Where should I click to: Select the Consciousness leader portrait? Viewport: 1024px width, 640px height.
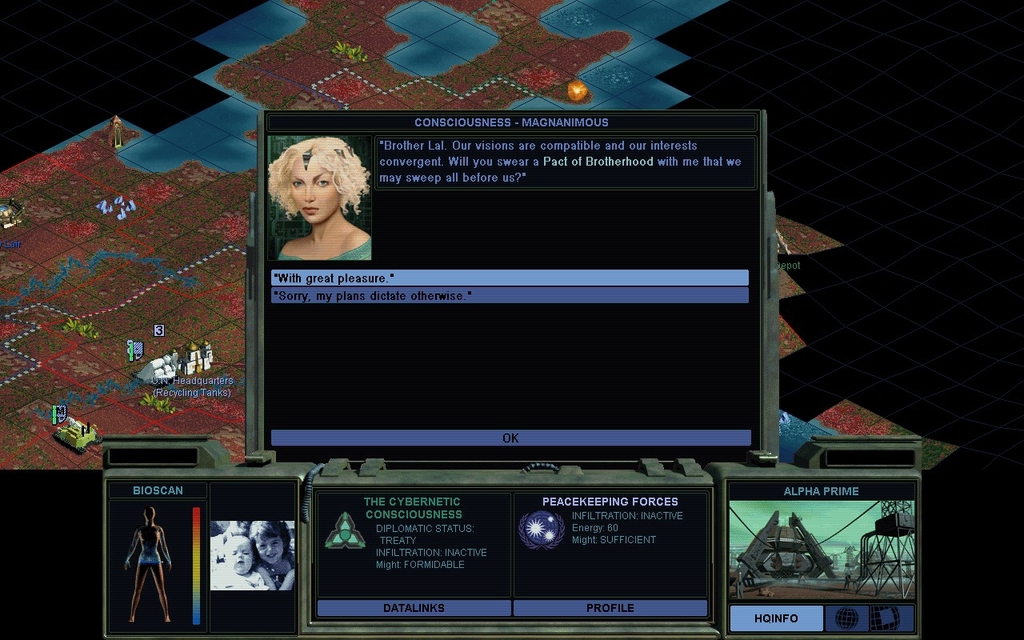click(319, 198)
